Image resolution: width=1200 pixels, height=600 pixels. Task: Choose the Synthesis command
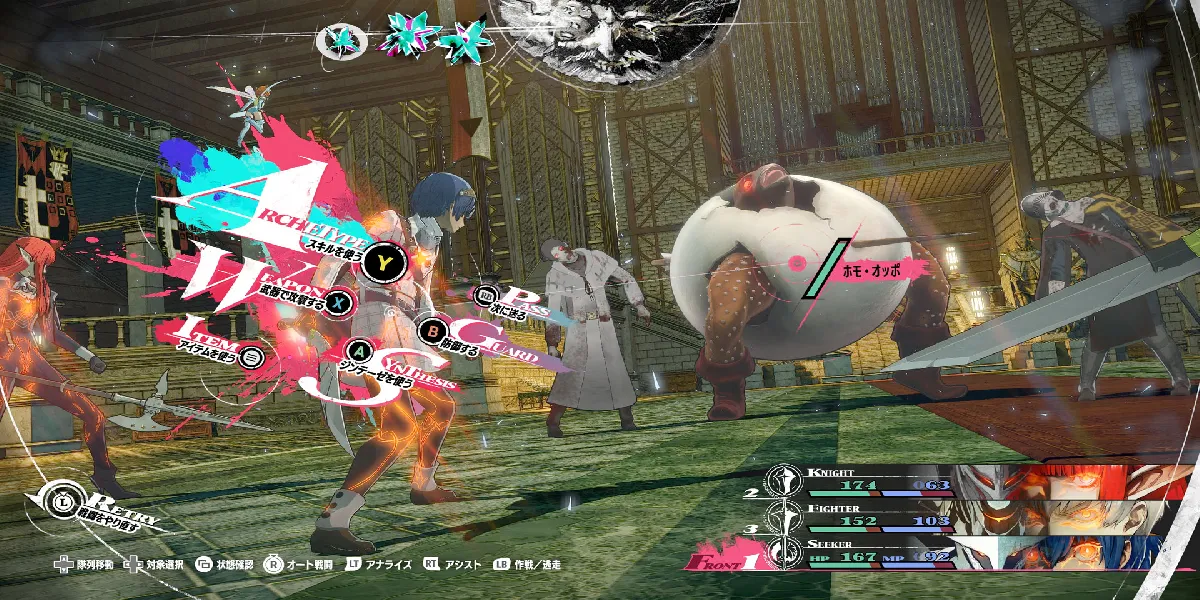[x=360, y=350]
